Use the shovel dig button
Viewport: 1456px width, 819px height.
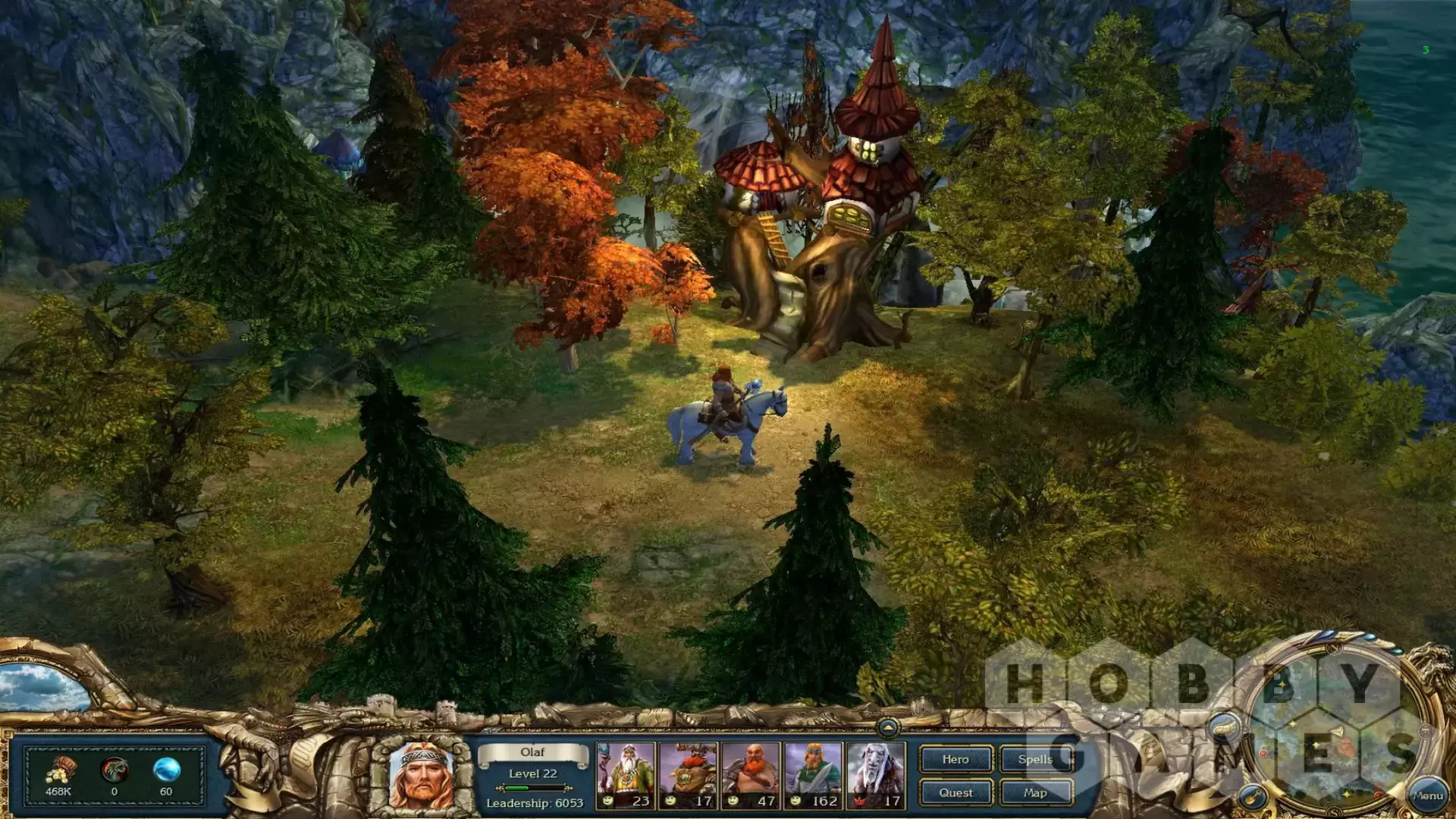[x=1253, y=796]
